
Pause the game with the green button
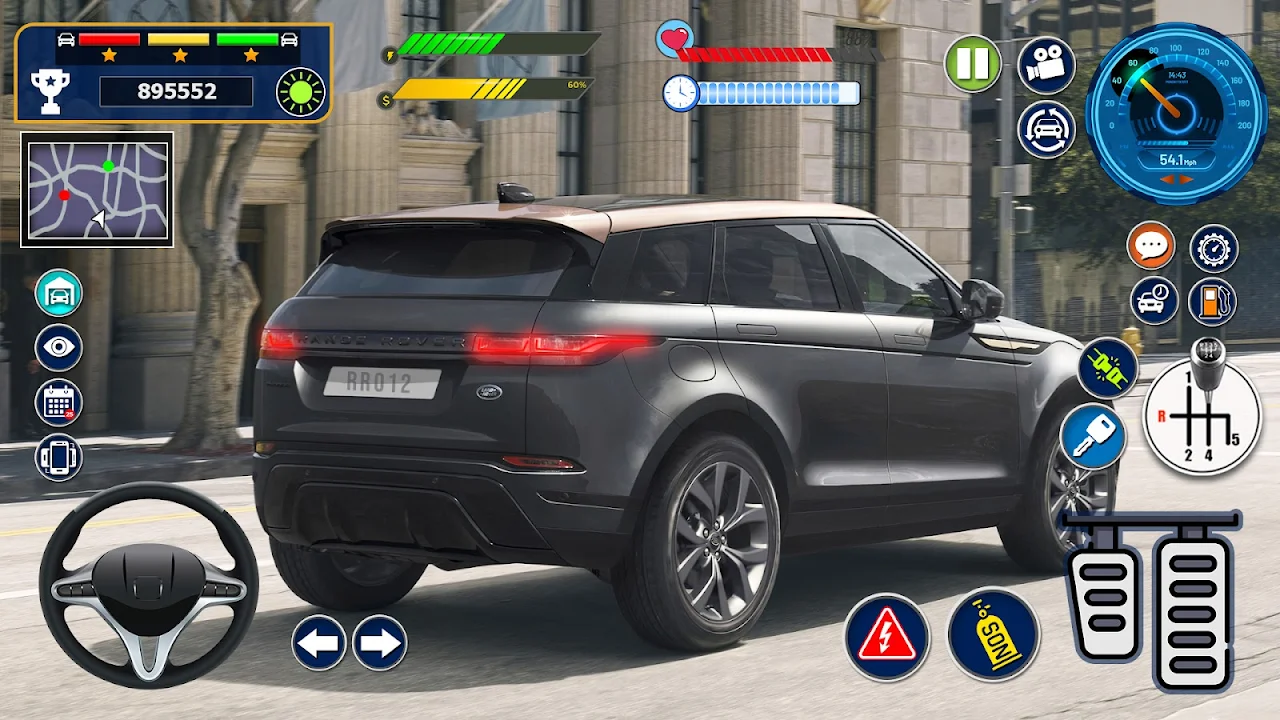tap(973, 64)
